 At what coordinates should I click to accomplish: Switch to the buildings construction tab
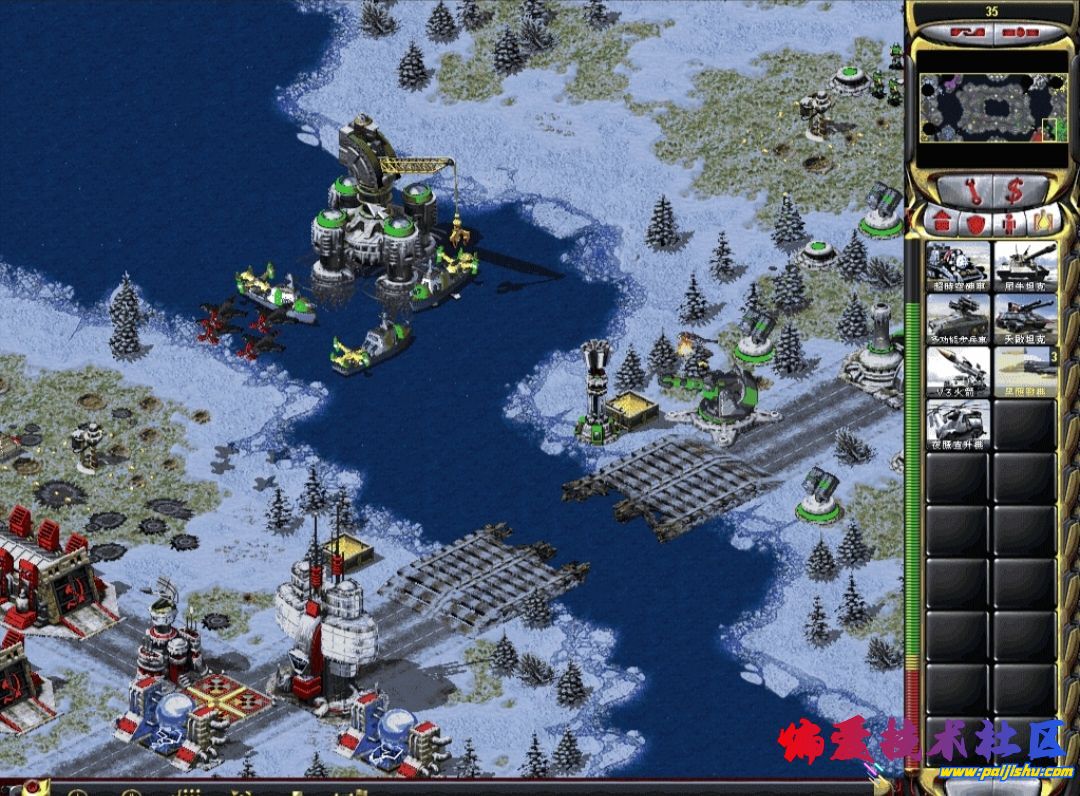click(942, 221)
